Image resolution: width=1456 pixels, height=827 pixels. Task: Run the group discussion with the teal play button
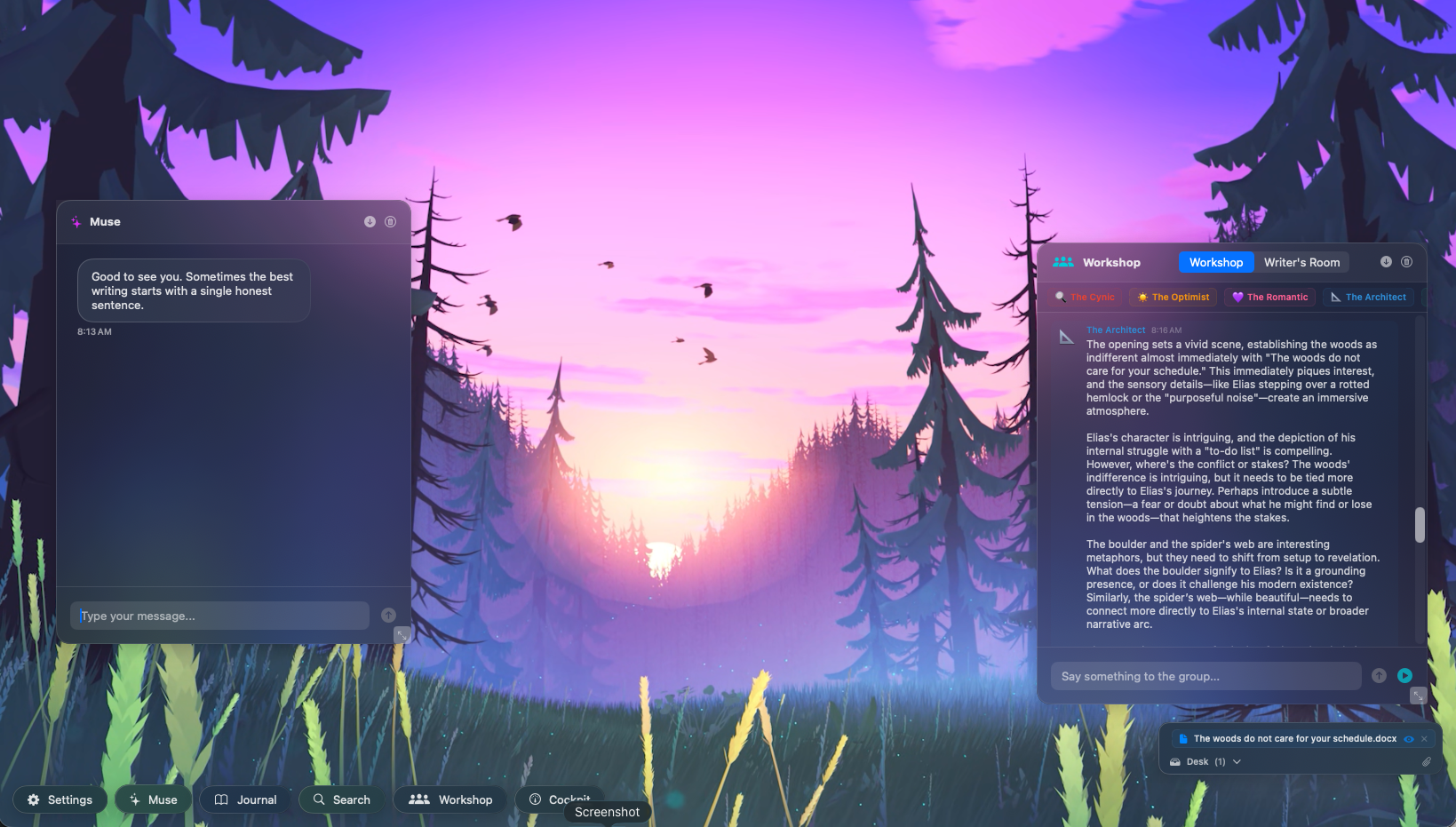(1404, 675)
